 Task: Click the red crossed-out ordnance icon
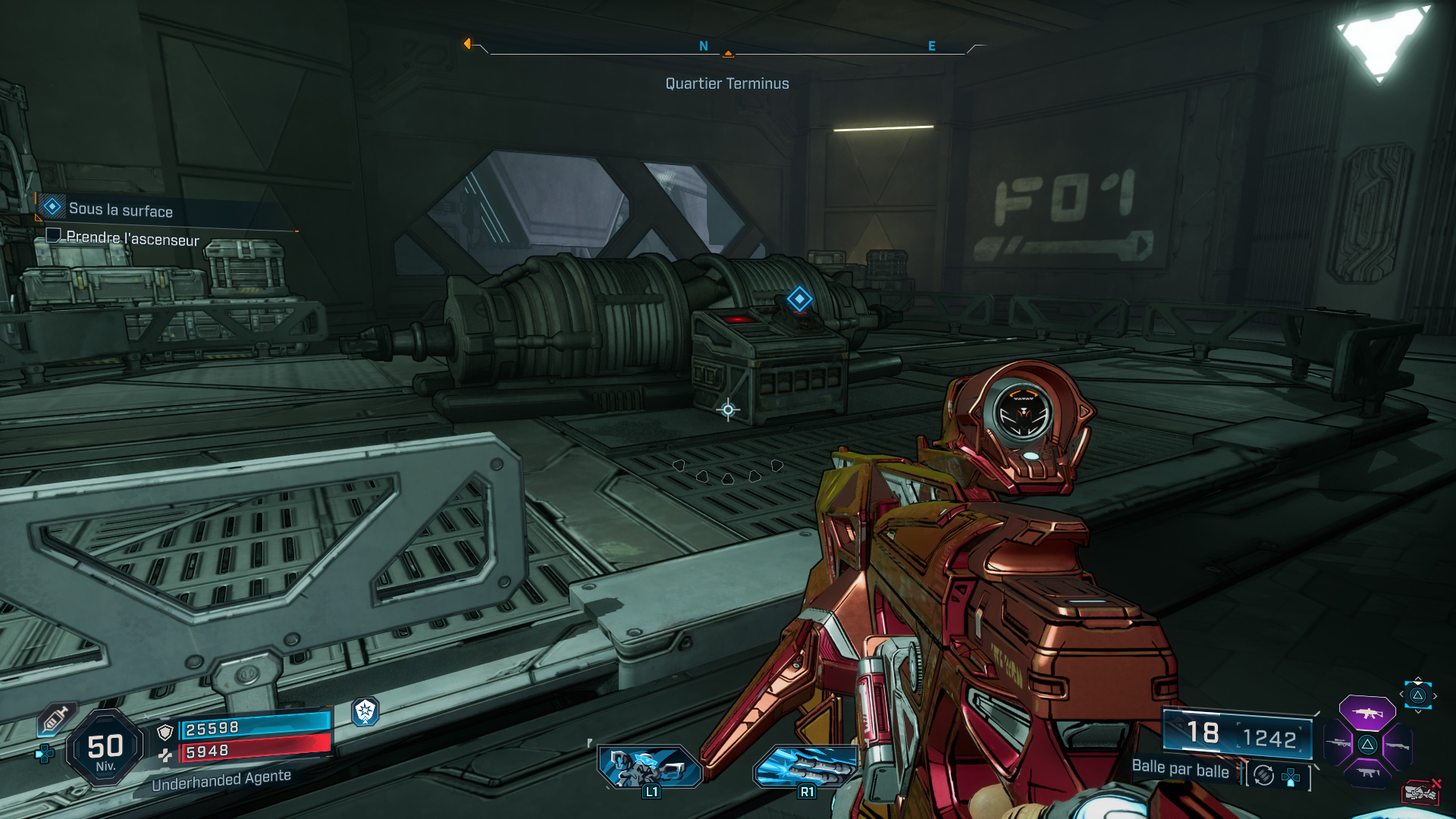[x=1420, y=792]
